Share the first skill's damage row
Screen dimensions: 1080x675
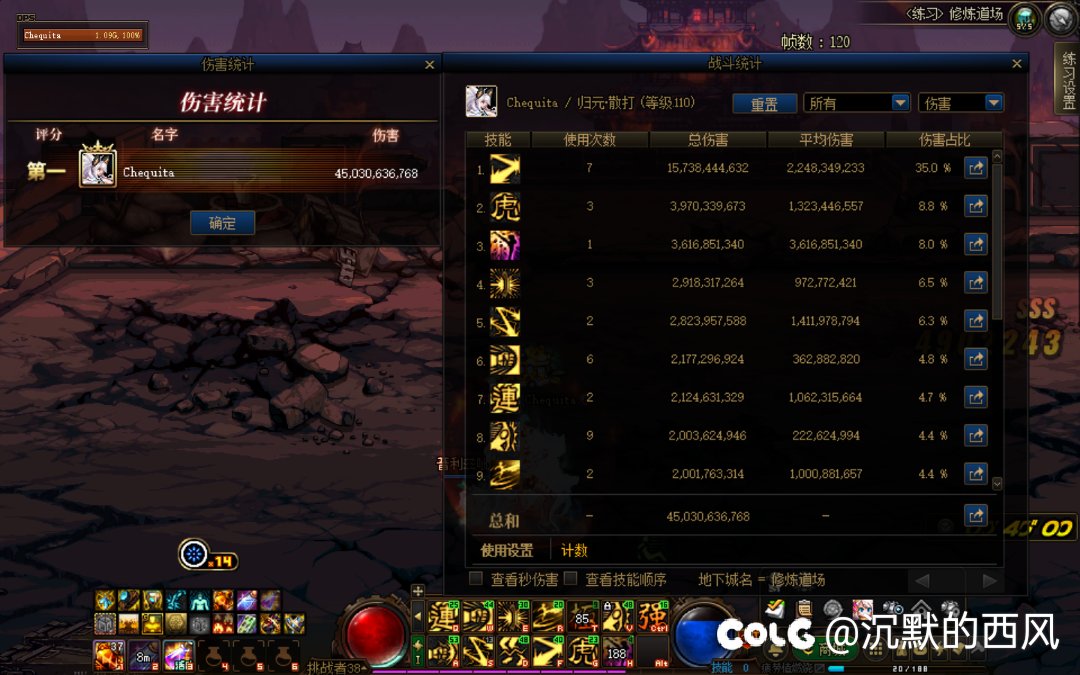coord(975,168)
